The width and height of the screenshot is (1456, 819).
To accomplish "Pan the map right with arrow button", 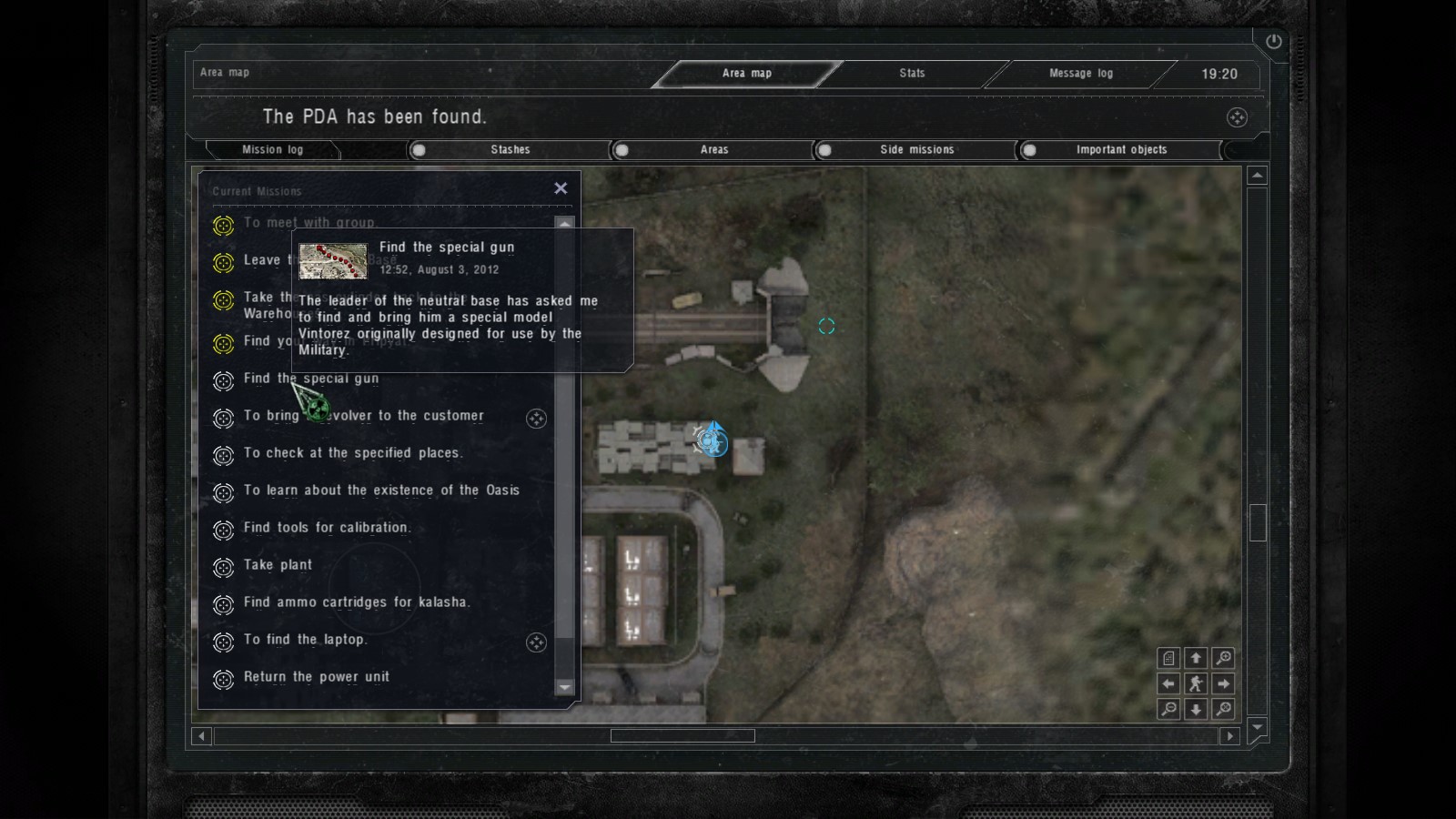I will point(1224,683).
